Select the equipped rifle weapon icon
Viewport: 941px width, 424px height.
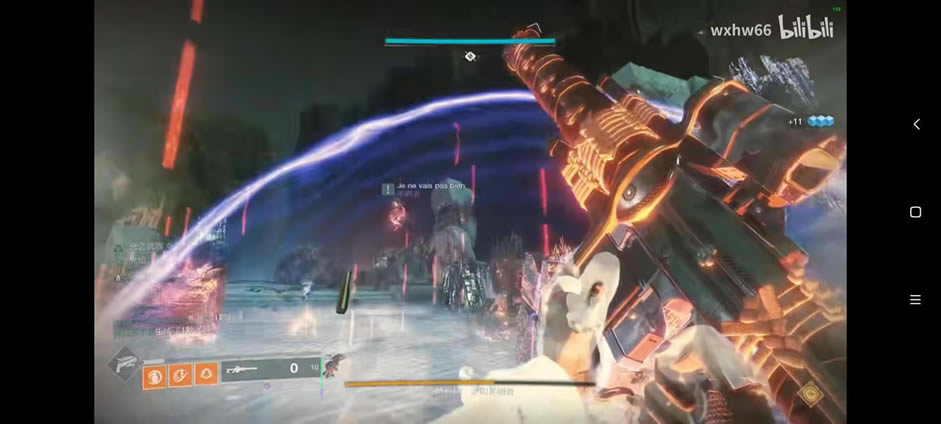tap(244, 369)
